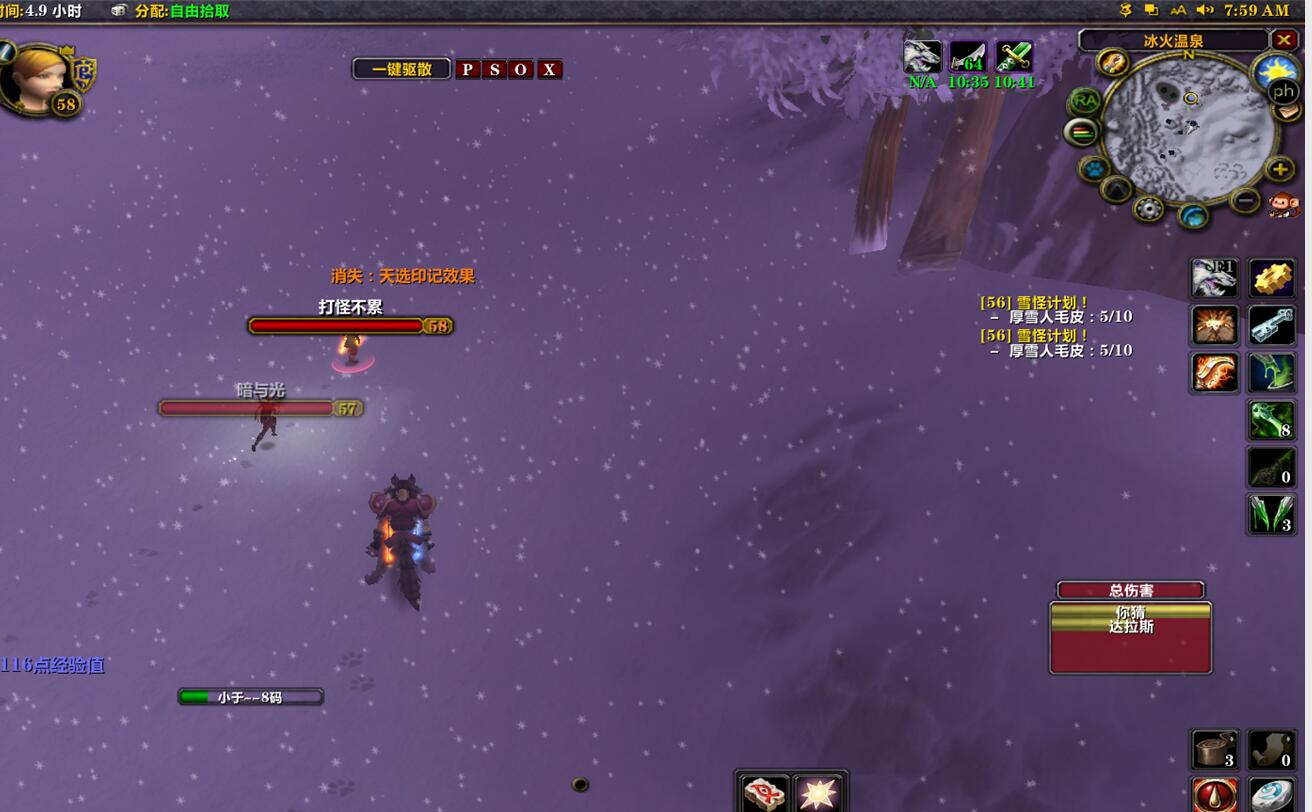Click the circular minimap

point(1190,125)
